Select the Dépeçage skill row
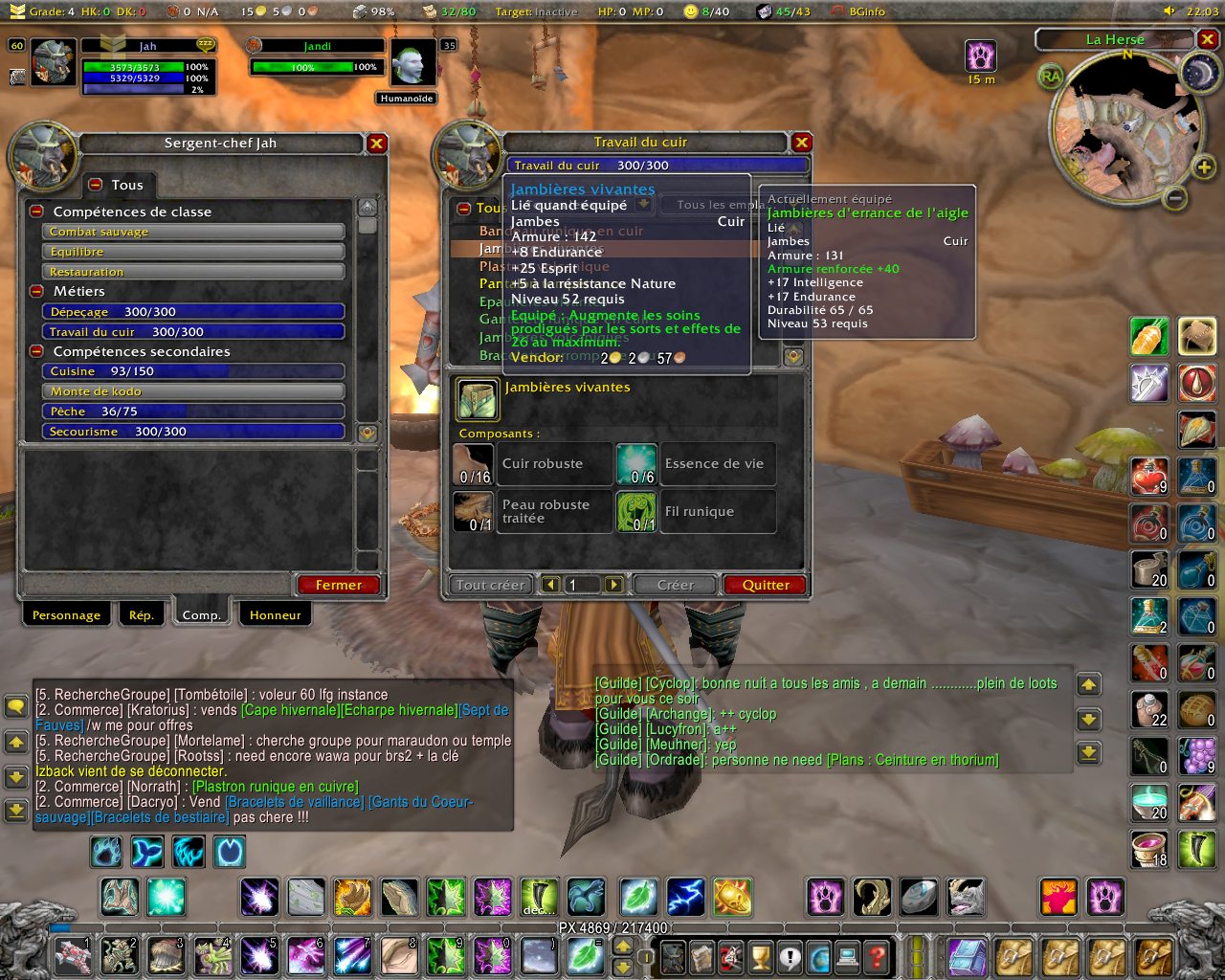This screenshot has width=1225, height=980. coord(192,312)
